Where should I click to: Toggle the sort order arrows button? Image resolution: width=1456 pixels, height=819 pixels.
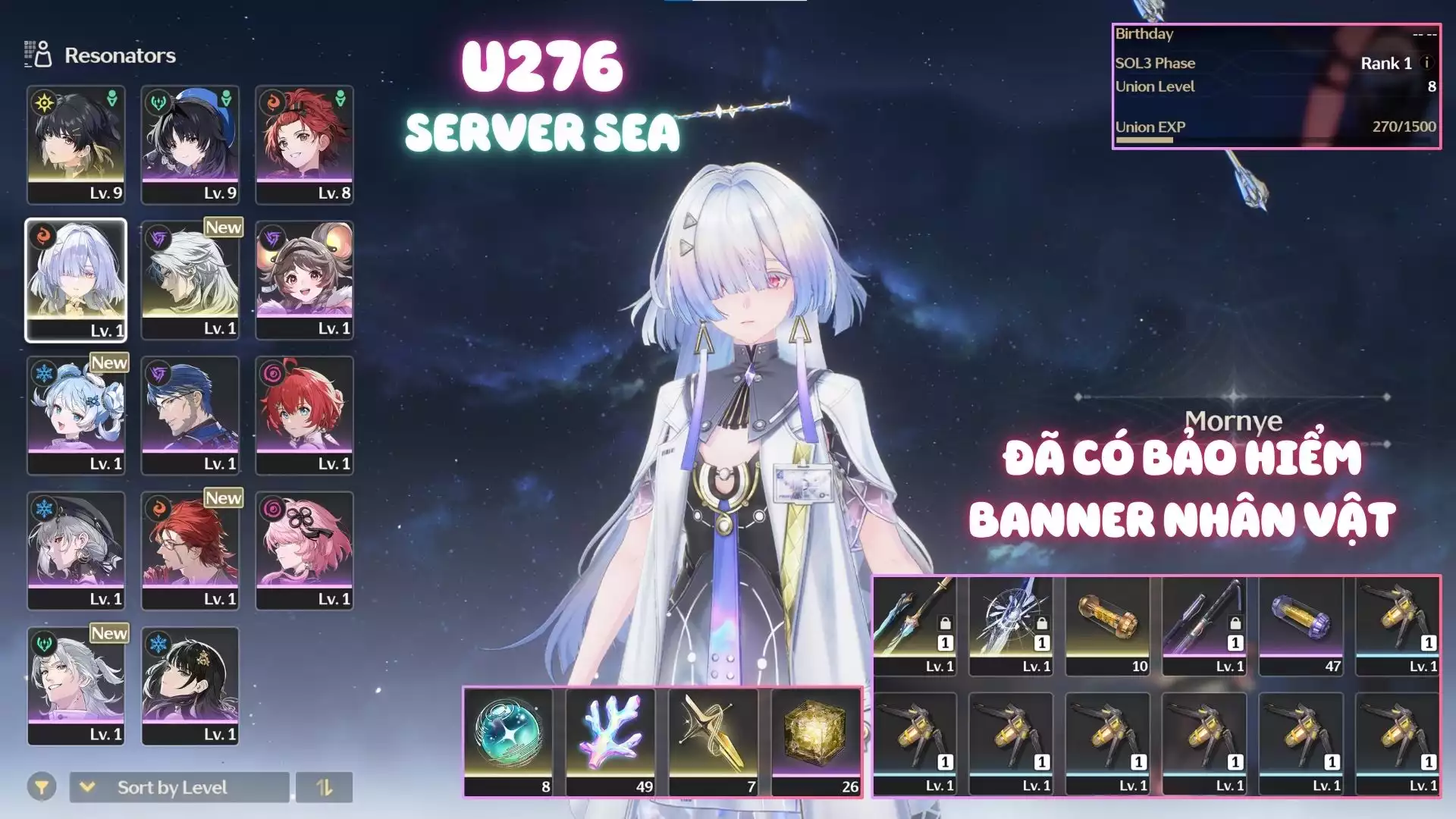point(324,787)
